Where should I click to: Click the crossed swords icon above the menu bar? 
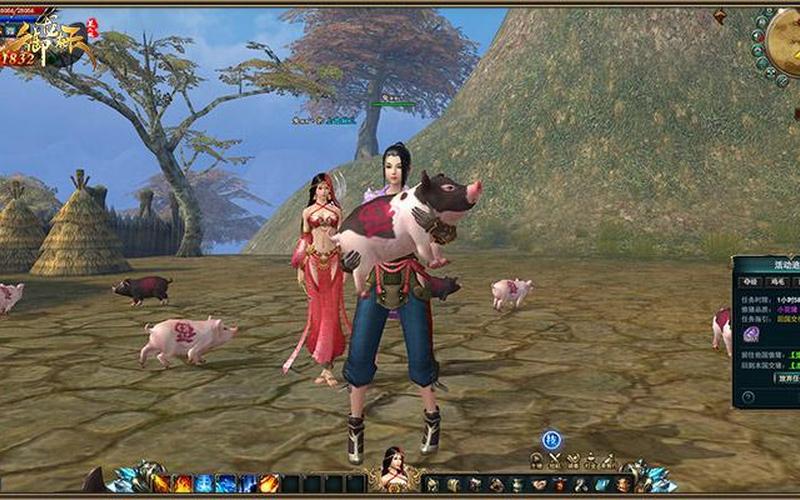pyautogui.click(x=555, y=460)
